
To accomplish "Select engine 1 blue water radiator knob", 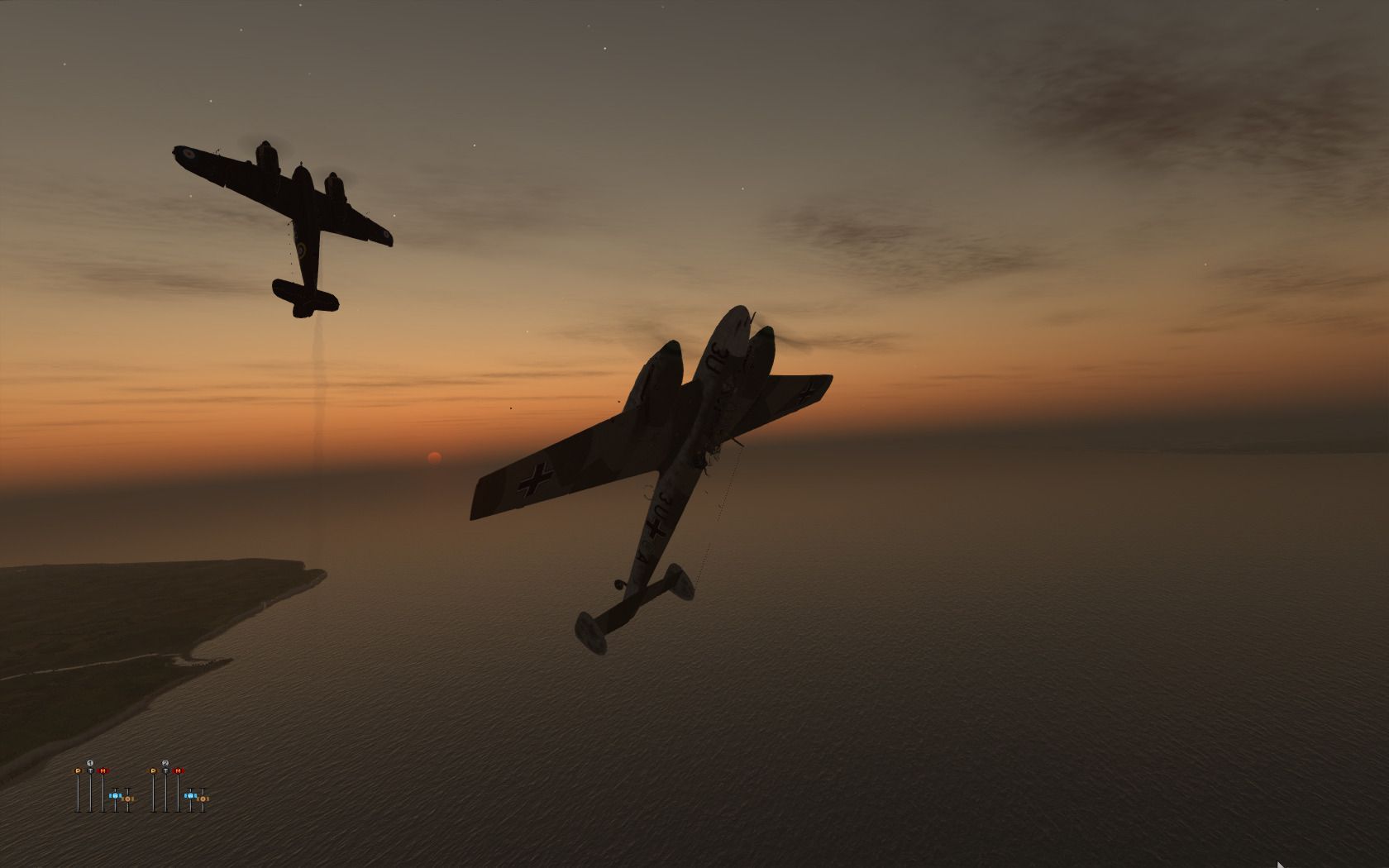I will point(115,795).
